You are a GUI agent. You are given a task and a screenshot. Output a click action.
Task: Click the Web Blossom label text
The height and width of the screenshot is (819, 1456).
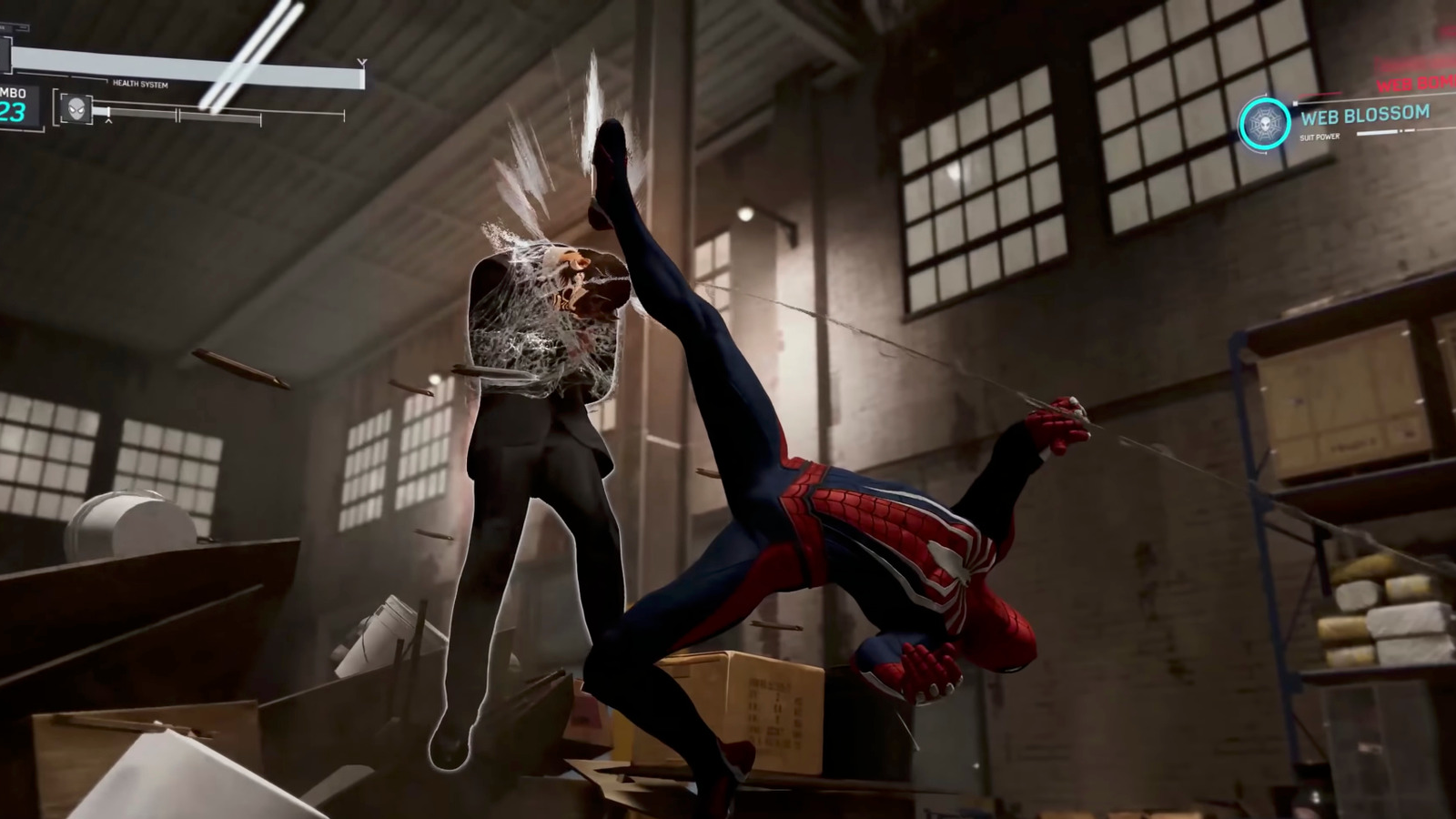[x=1365, y=115]
